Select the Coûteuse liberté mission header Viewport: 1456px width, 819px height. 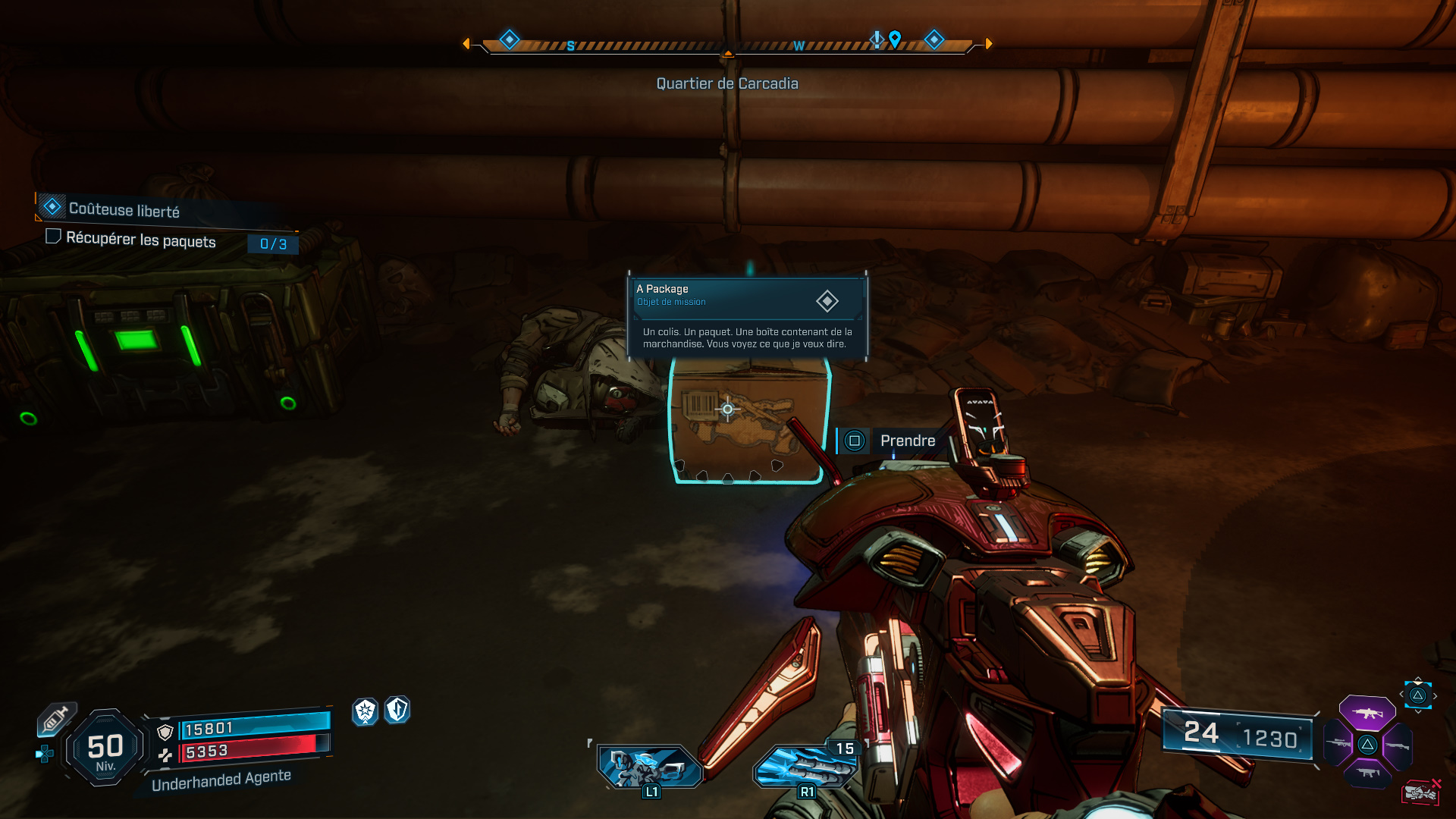point(124,209)
